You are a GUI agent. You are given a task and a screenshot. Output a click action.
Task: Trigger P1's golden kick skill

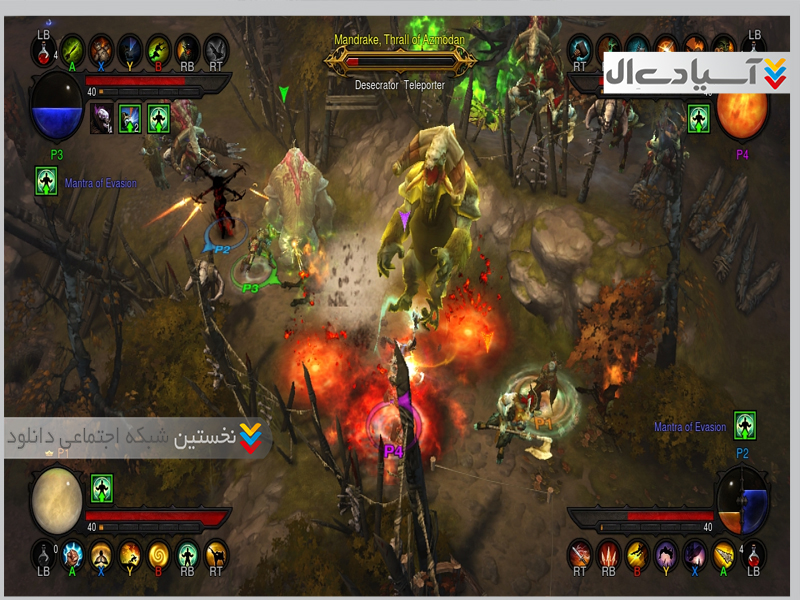pyautogui.click(x=216, y=553)
